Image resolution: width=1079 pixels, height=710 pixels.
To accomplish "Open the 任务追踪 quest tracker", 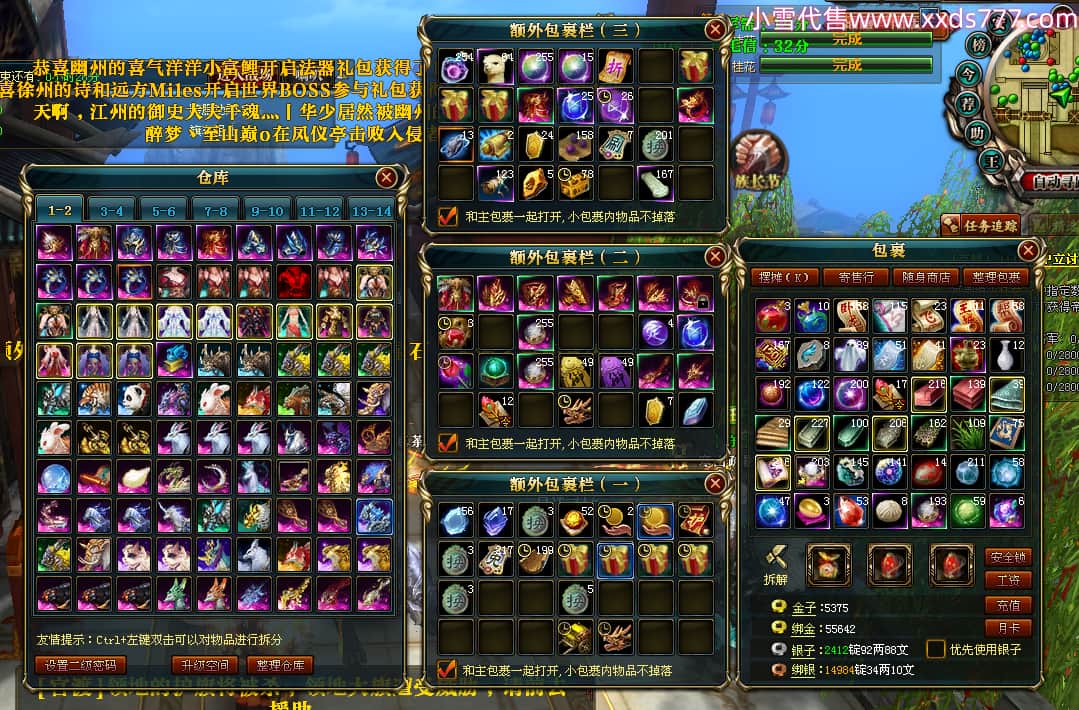I will [x=980, y=225].
